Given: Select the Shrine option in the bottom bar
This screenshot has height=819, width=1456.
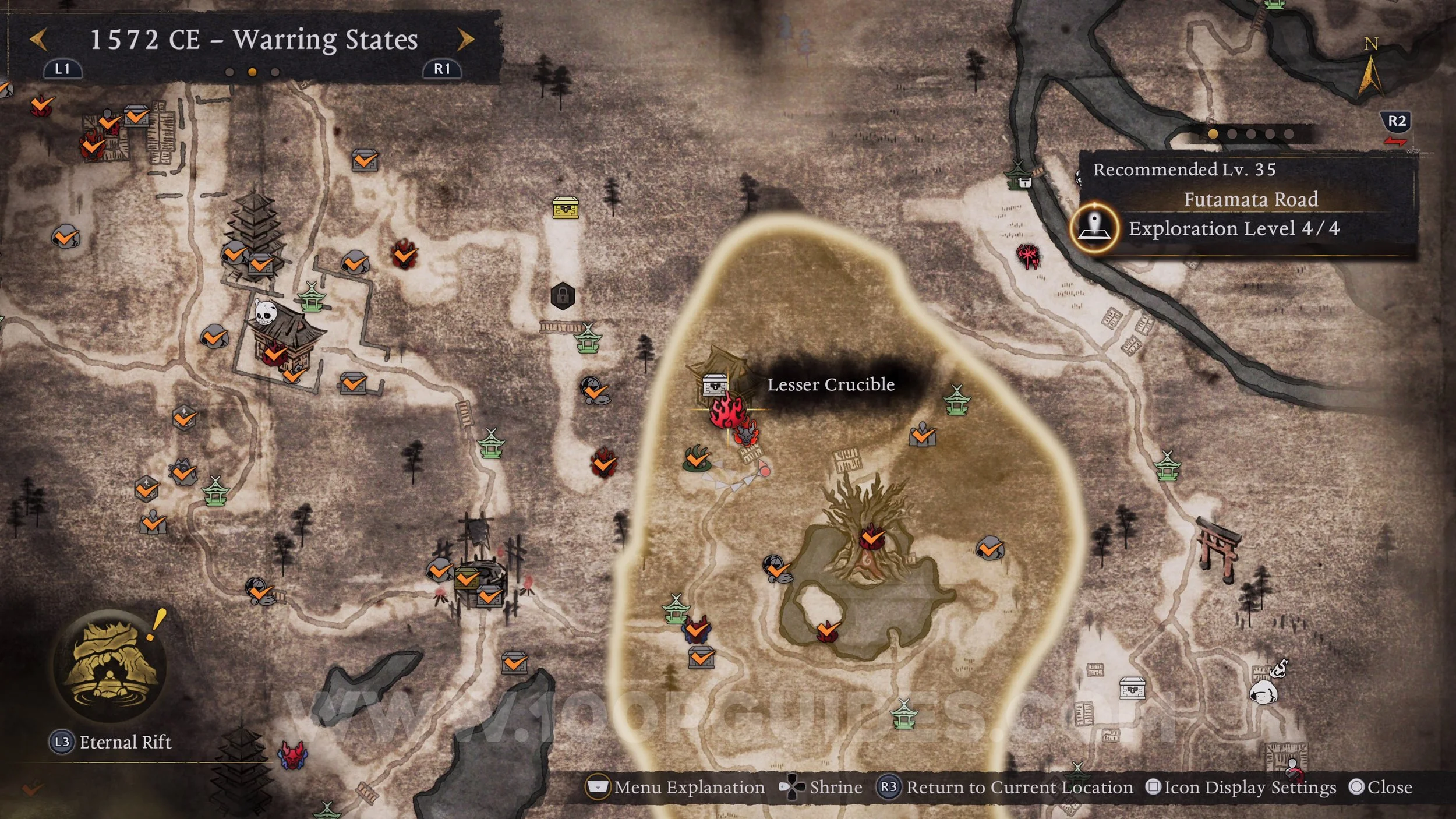Looking at the screenshot, I should click(x=821, y=788).
